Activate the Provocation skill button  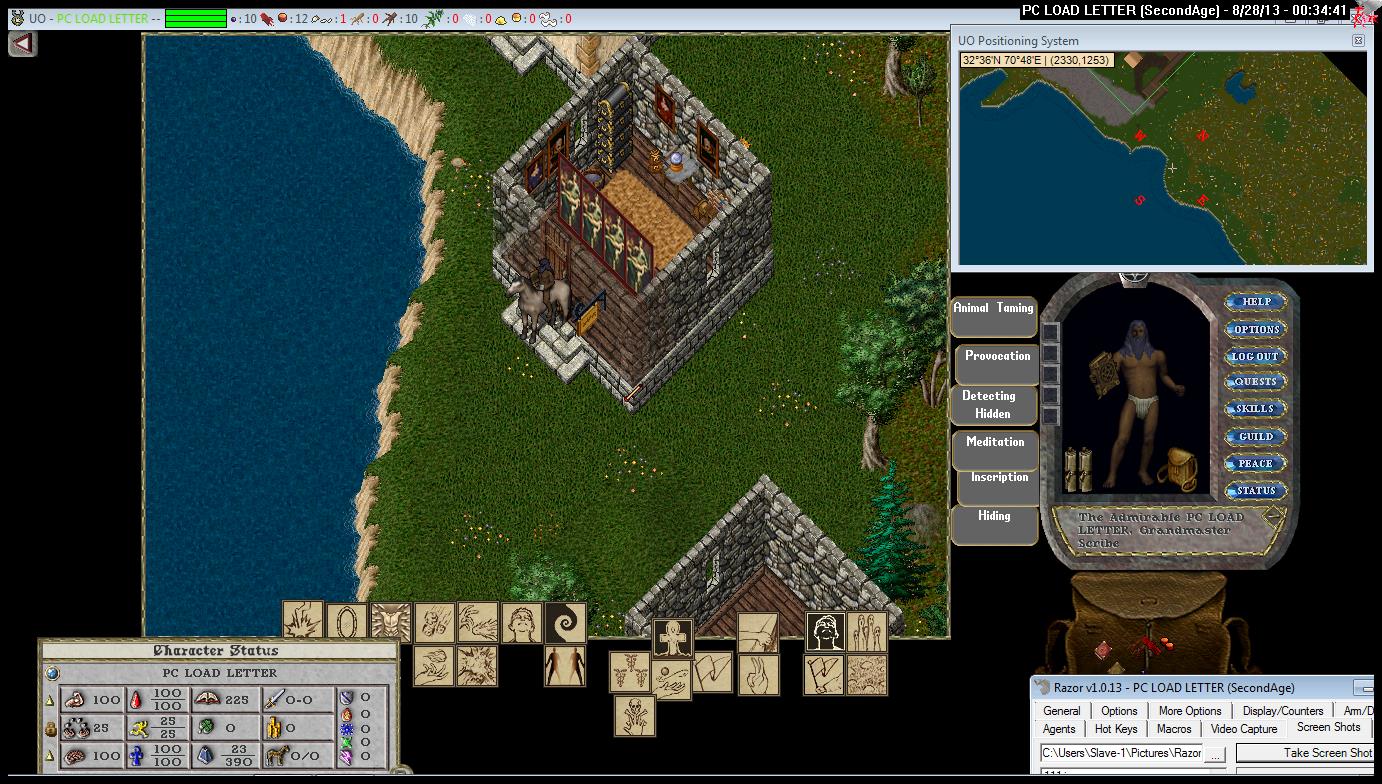997,364
